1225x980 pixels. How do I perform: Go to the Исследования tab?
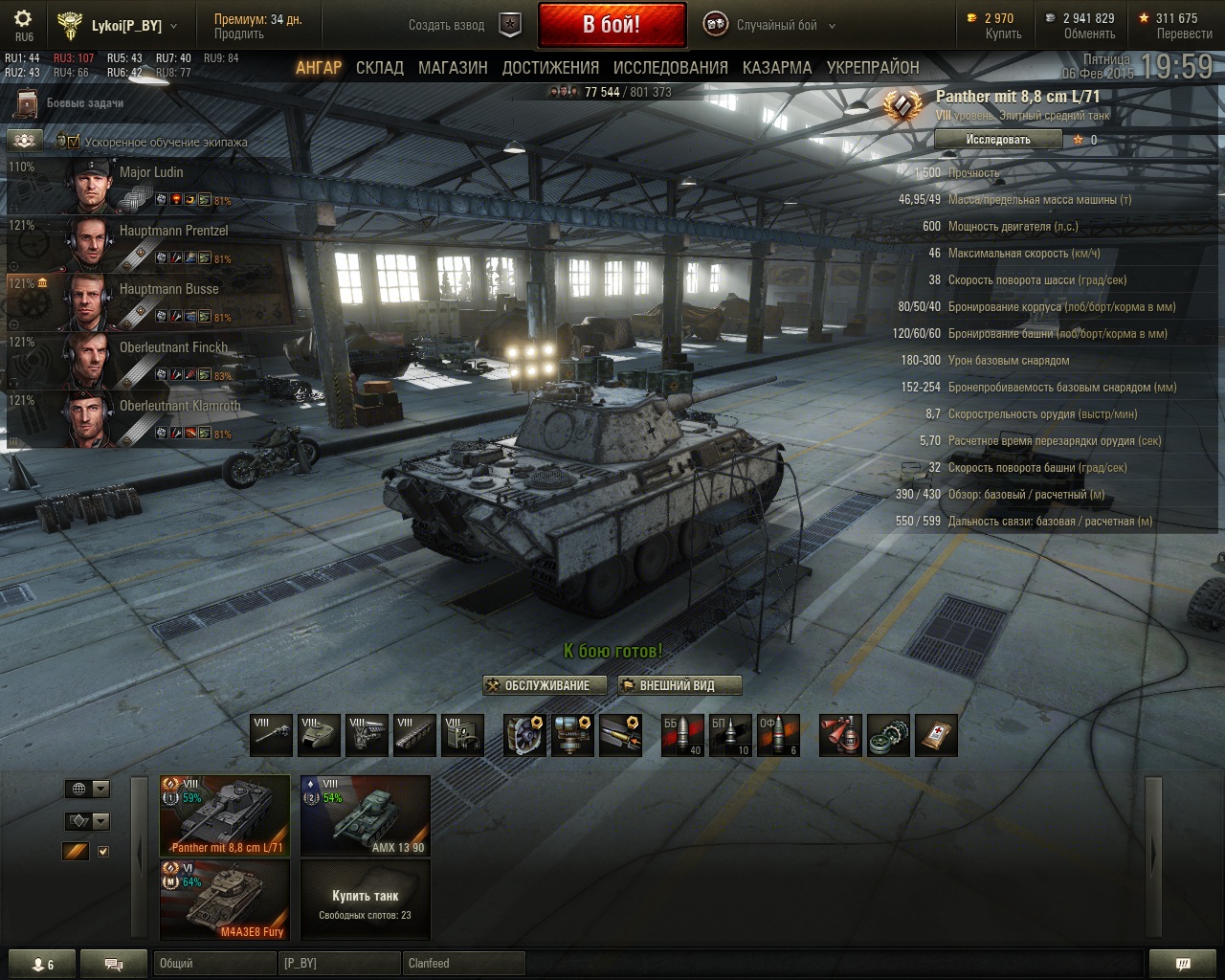[x=670, y=68]
